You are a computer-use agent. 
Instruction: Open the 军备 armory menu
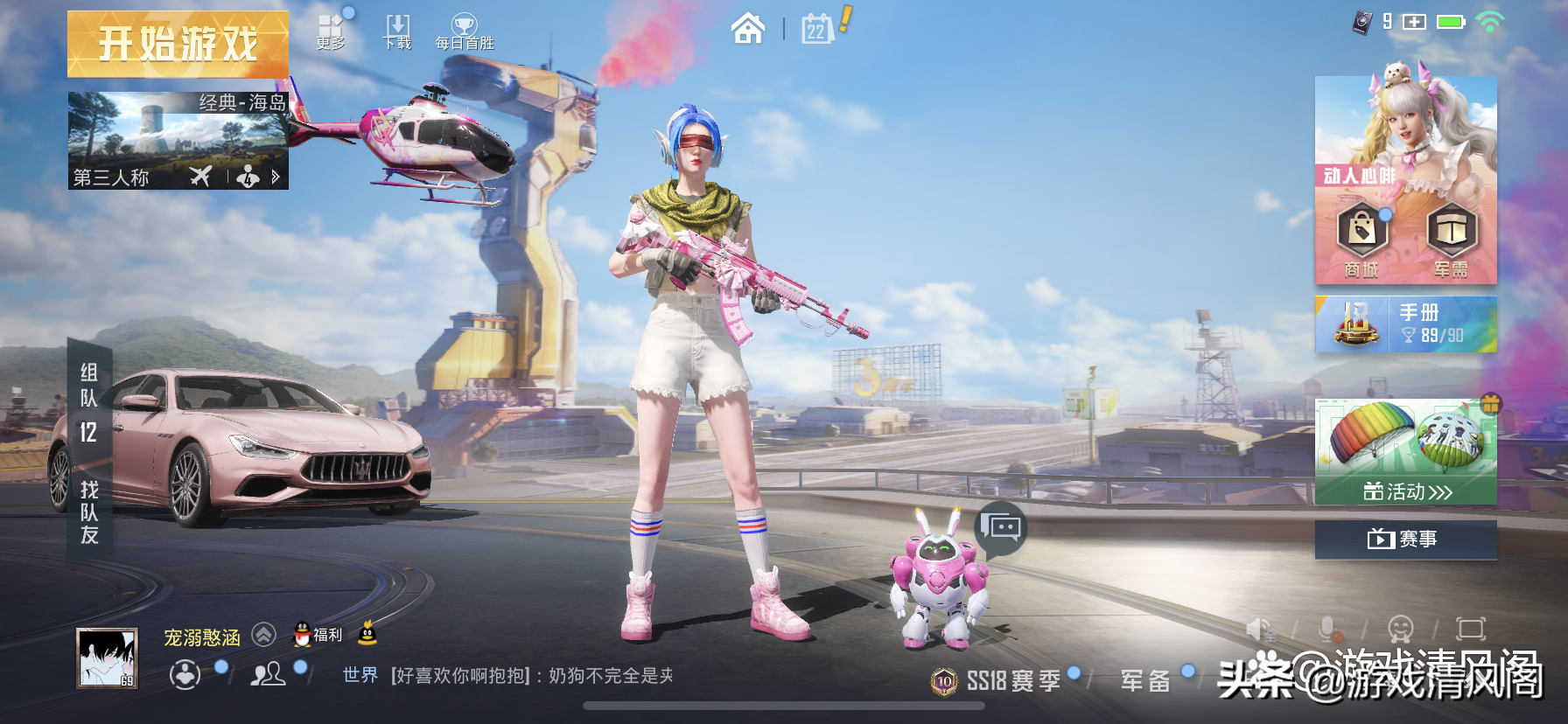point(1145,680)
